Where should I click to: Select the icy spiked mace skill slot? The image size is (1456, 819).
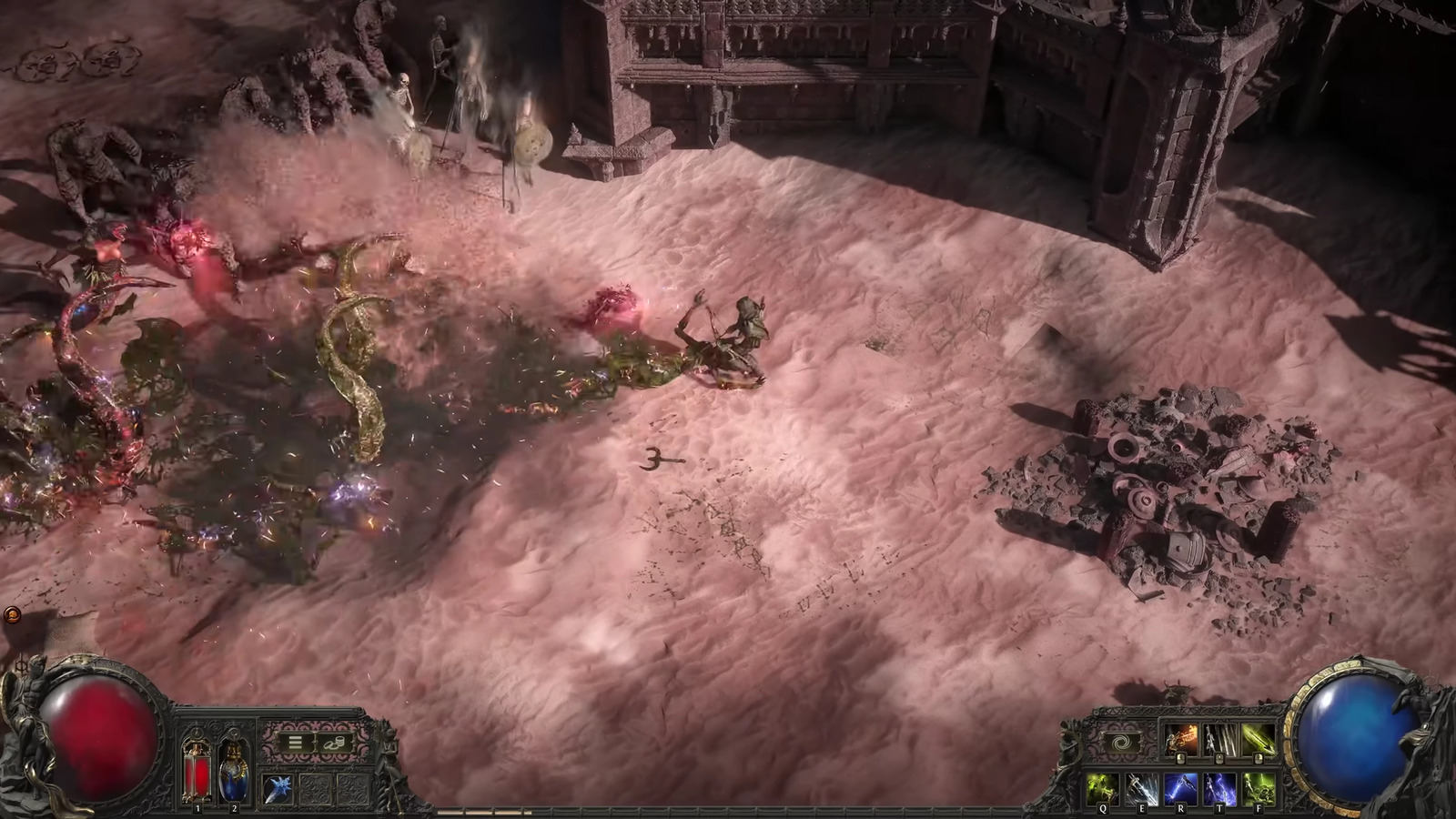(x=277, y=789)
